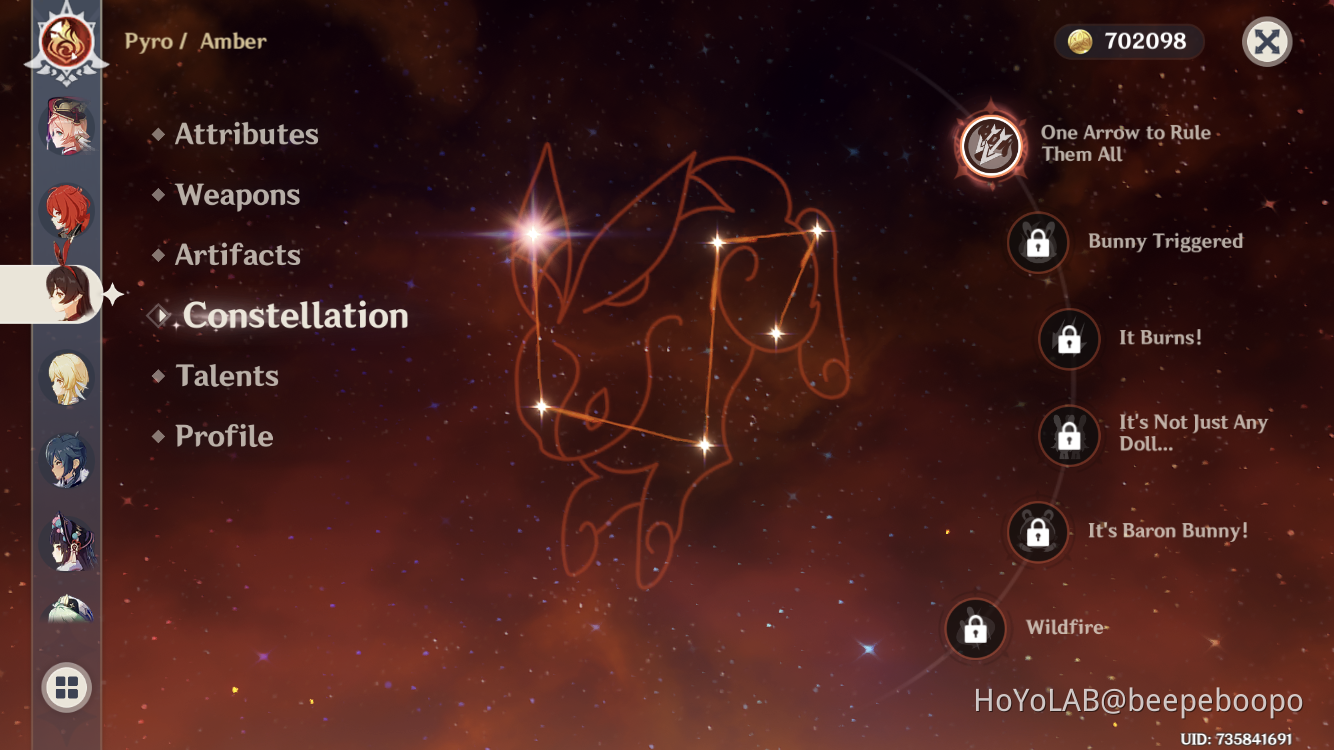
Task: Go to the Talents section
Action: click(227, 375)
